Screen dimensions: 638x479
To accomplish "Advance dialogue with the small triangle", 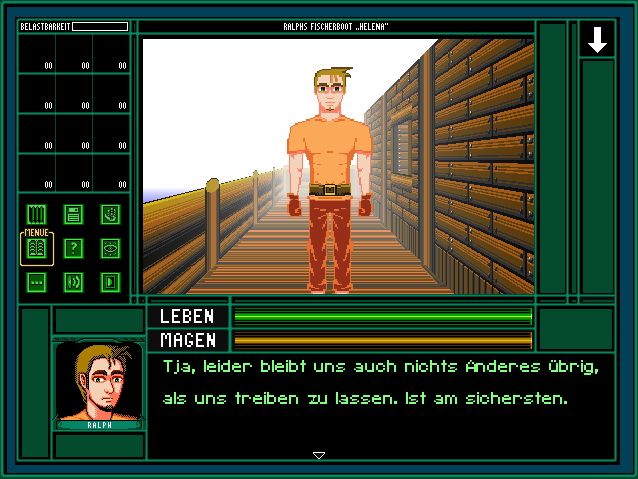I will click(x=319, y=455).
